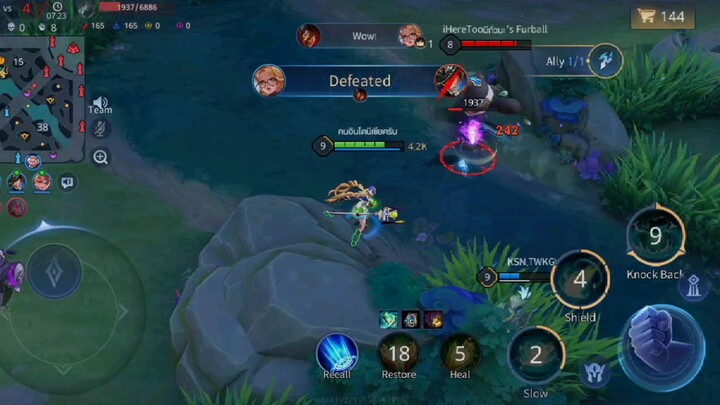This screenshot has width=720, height=405.
Task: Open the quick chat message button
Action: 67,182
